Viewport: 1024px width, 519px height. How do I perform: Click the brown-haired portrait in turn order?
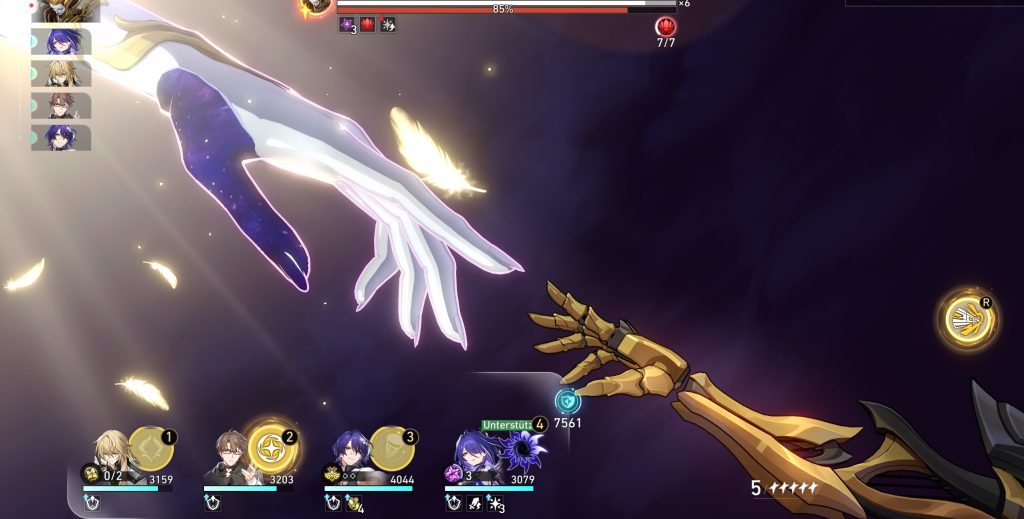pyautogui.click(x=65, y=106)
